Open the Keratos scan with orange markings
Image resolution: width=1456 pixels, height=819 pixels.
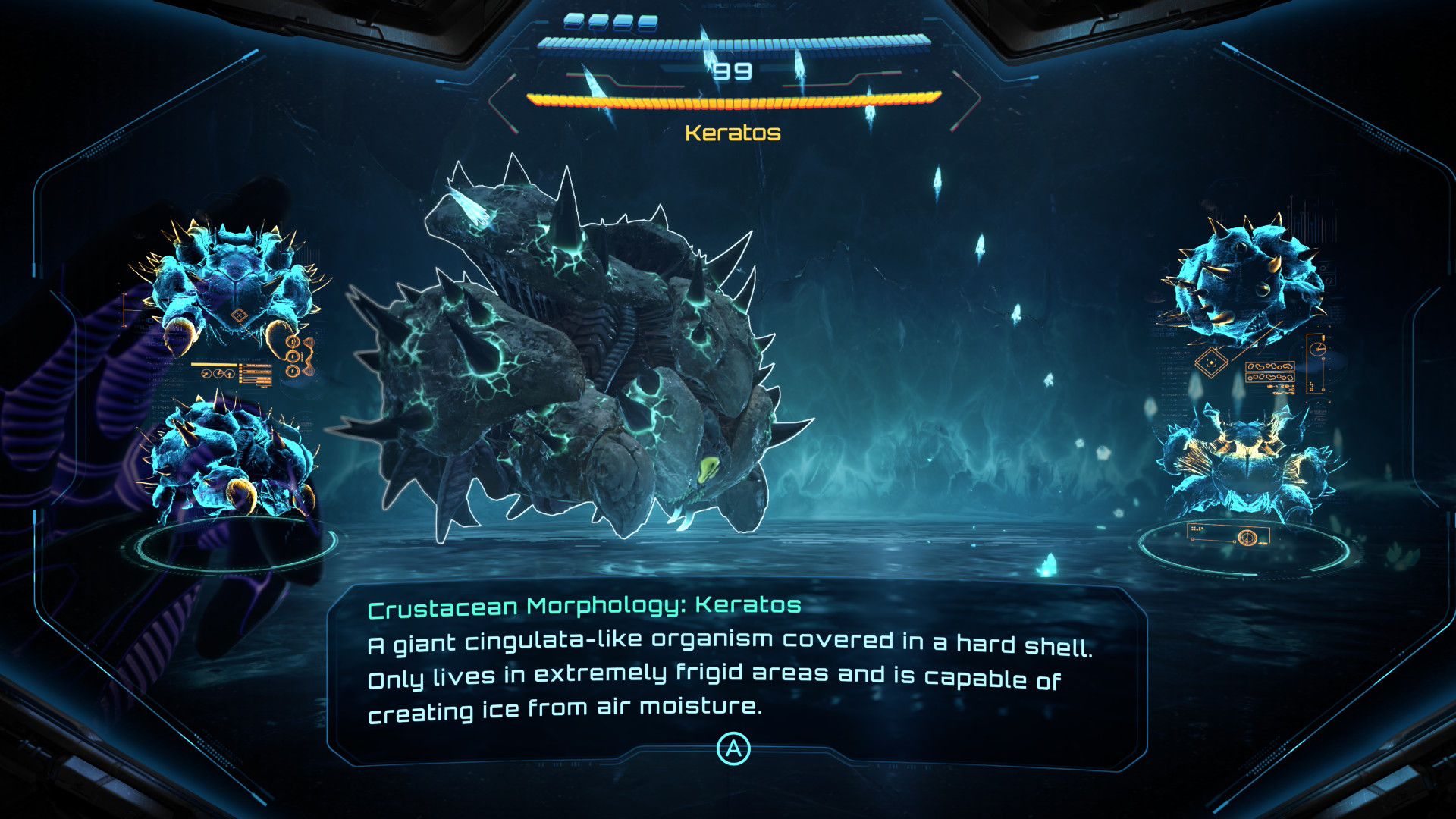tap(1244, 463)
